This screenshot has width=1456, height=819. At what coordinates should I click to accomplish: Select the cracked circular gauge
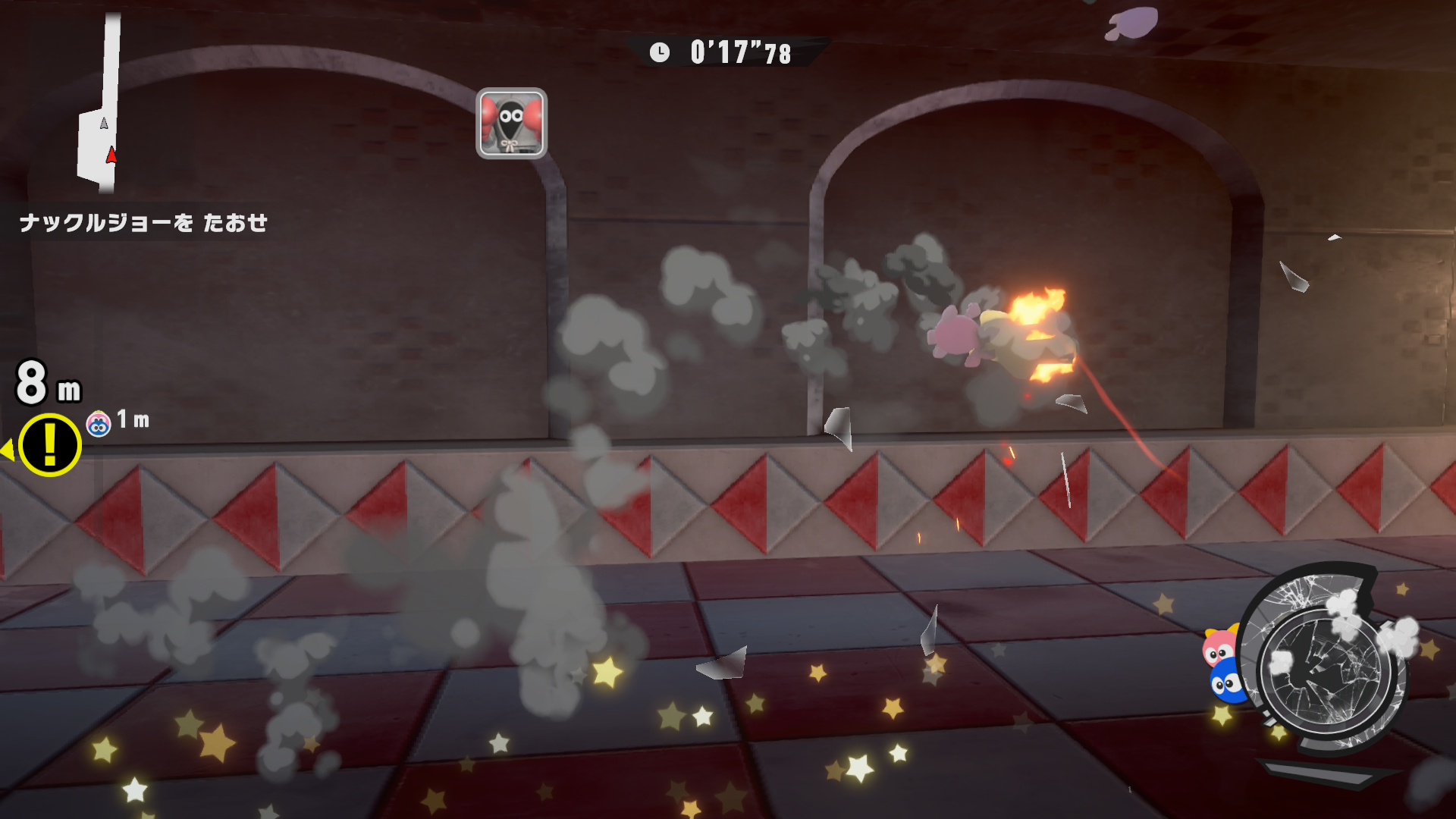click(x=1326, y=665)
